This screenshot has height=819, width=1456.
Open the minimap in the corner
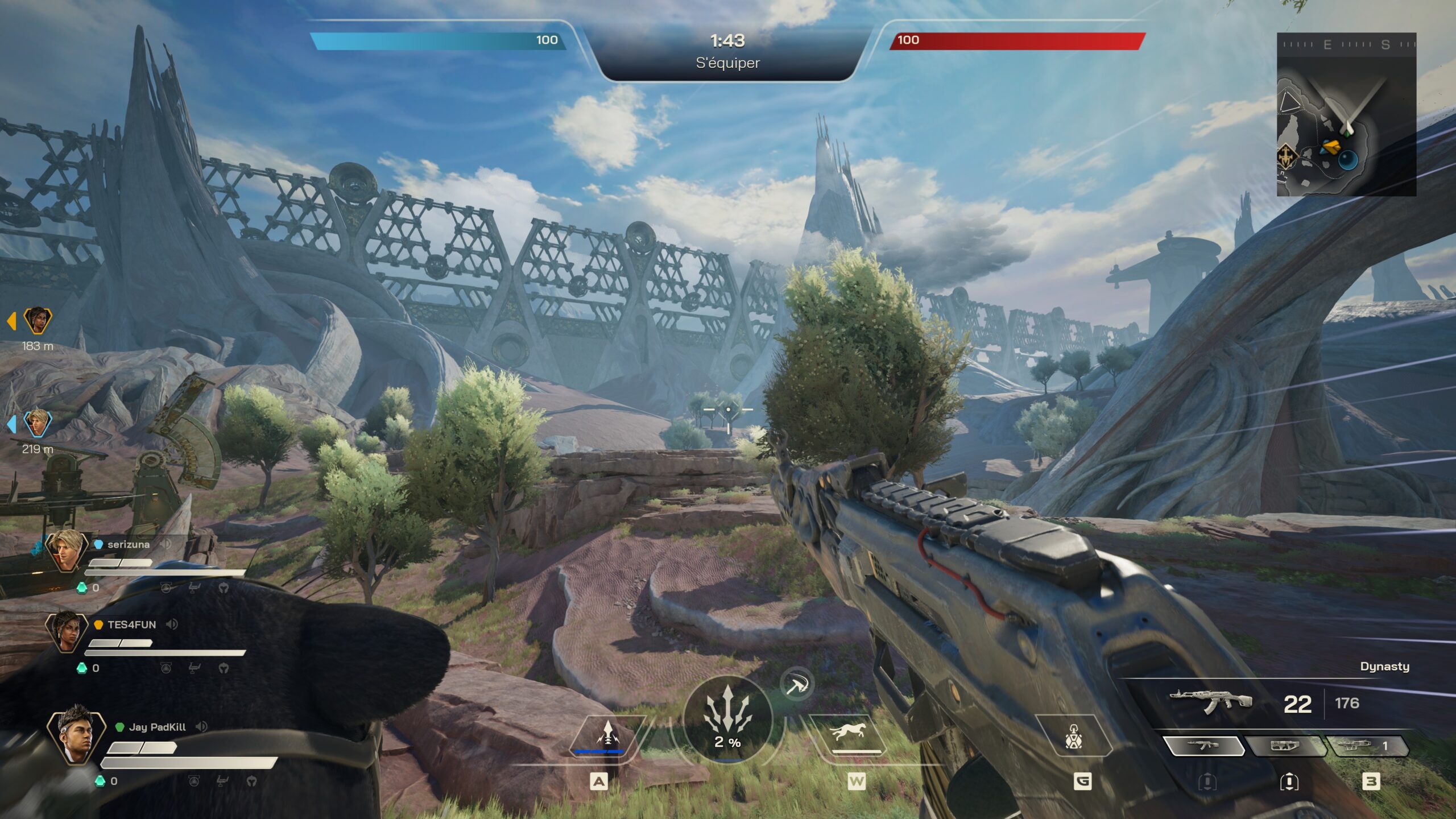1346,115
